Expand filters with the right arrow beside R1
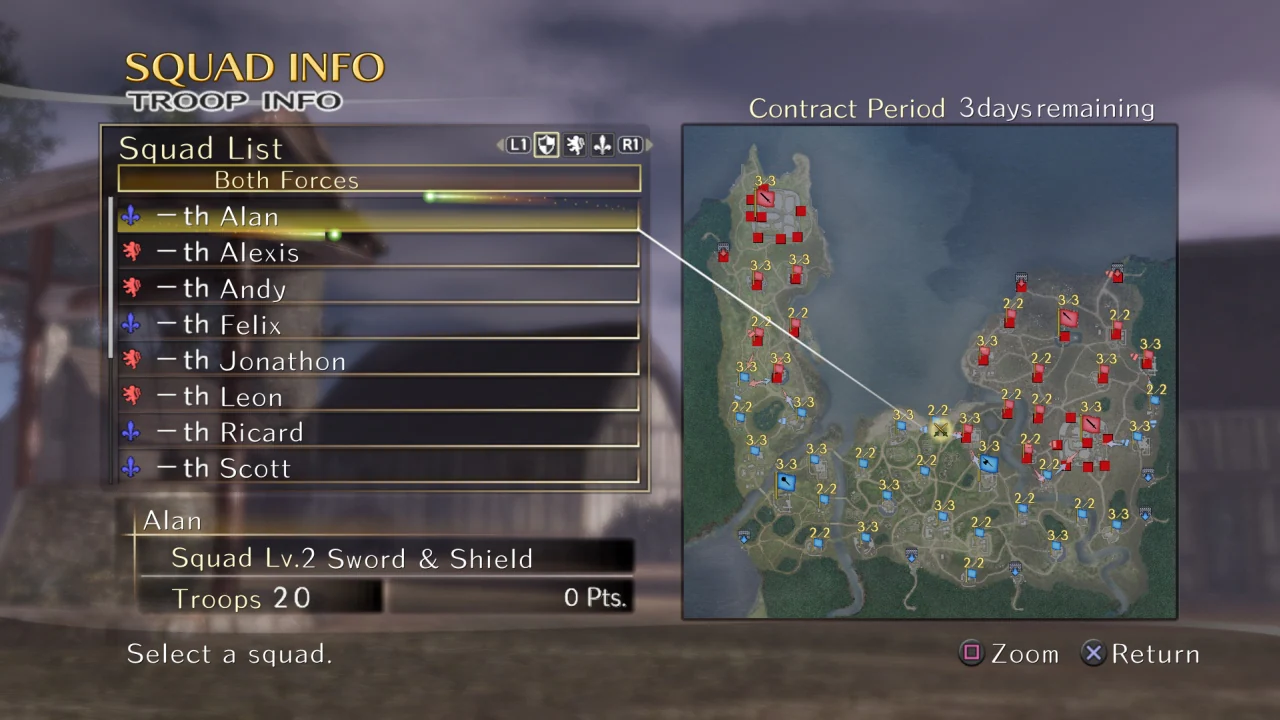1280x720 pixels. (648, 145)
